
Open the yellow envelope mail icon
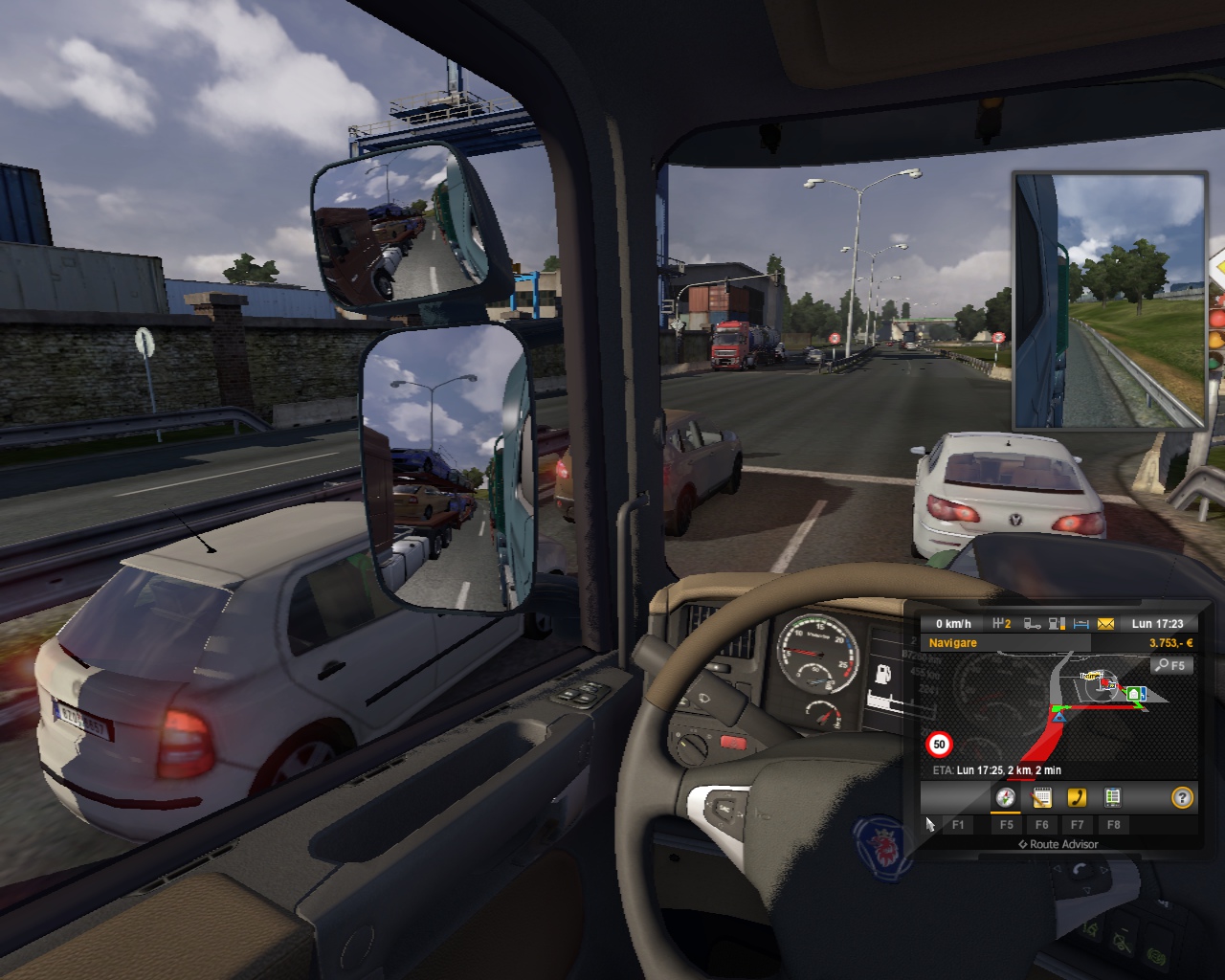pos(1106,624)
